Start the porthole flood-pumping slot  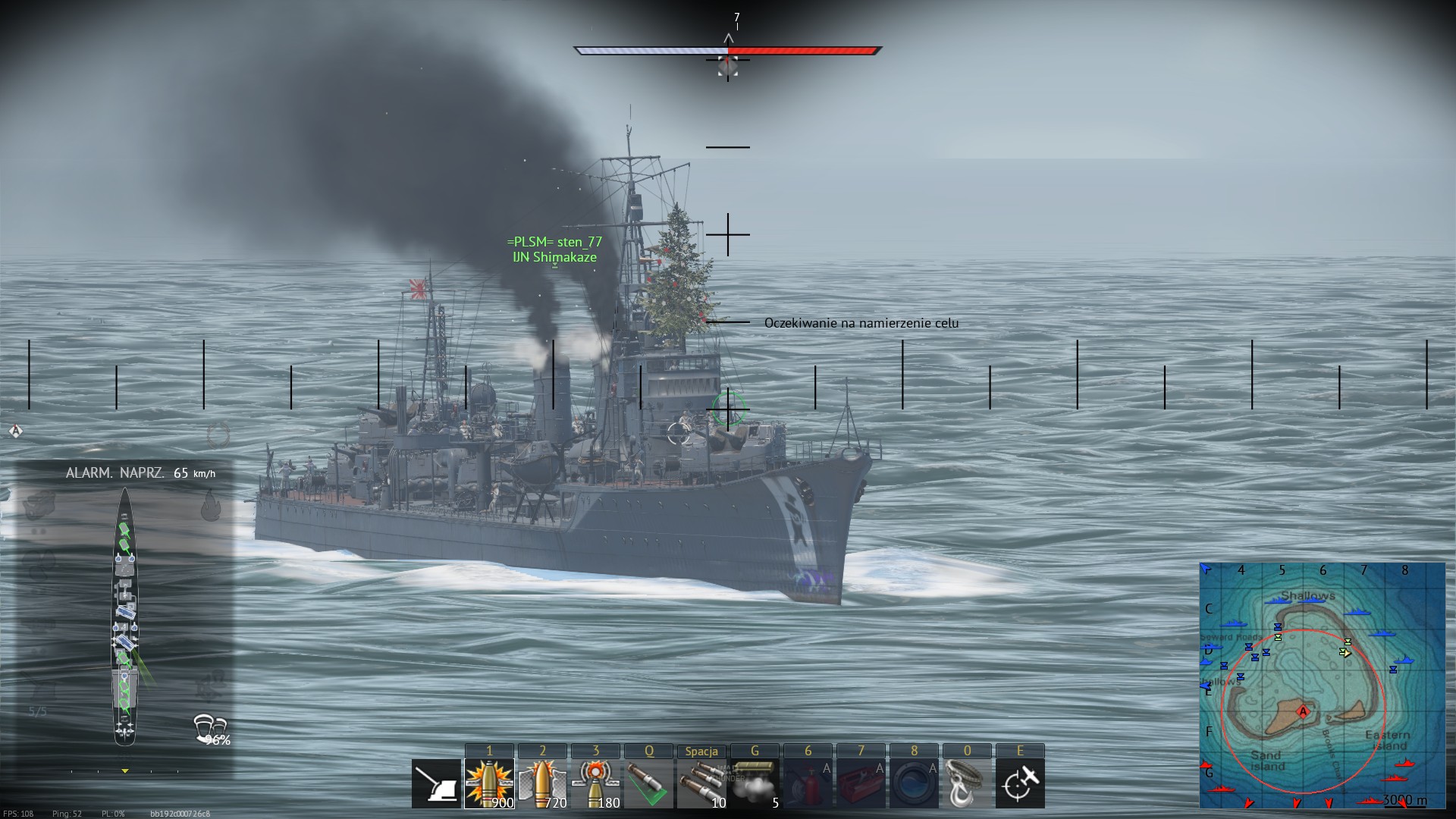(x=914, y=783)
